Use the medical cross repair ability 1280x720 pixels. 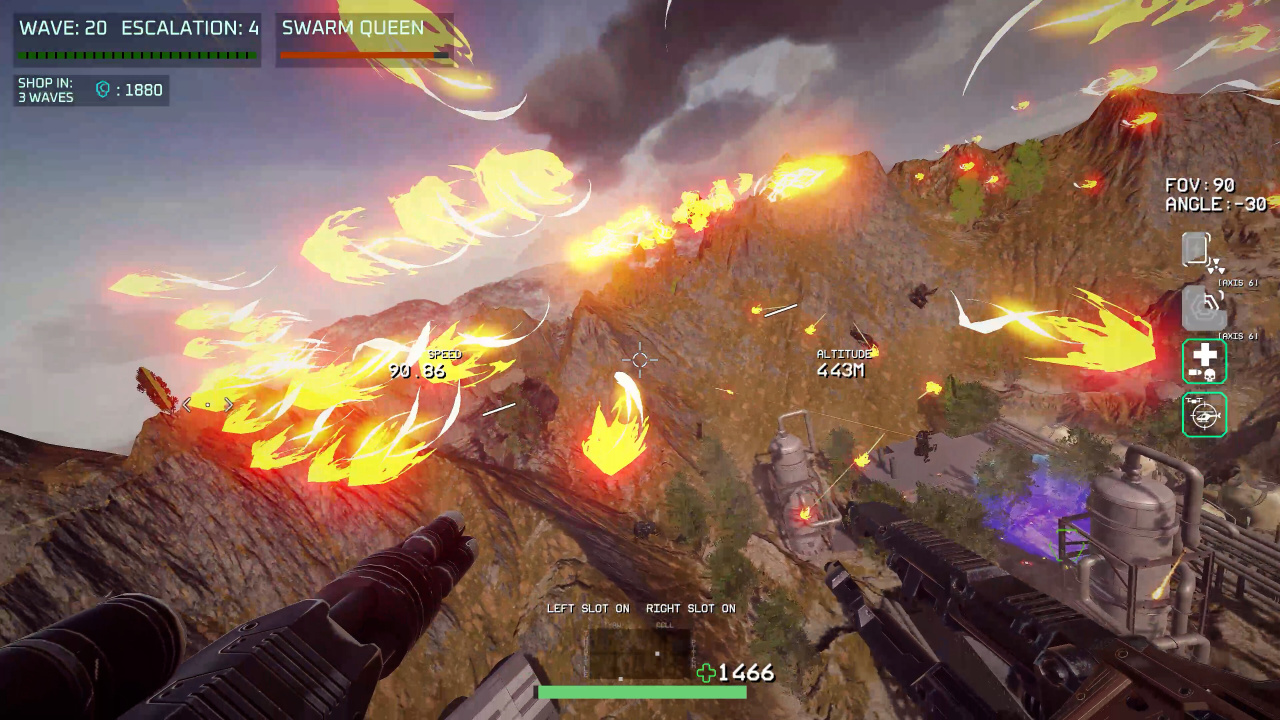1204,361
